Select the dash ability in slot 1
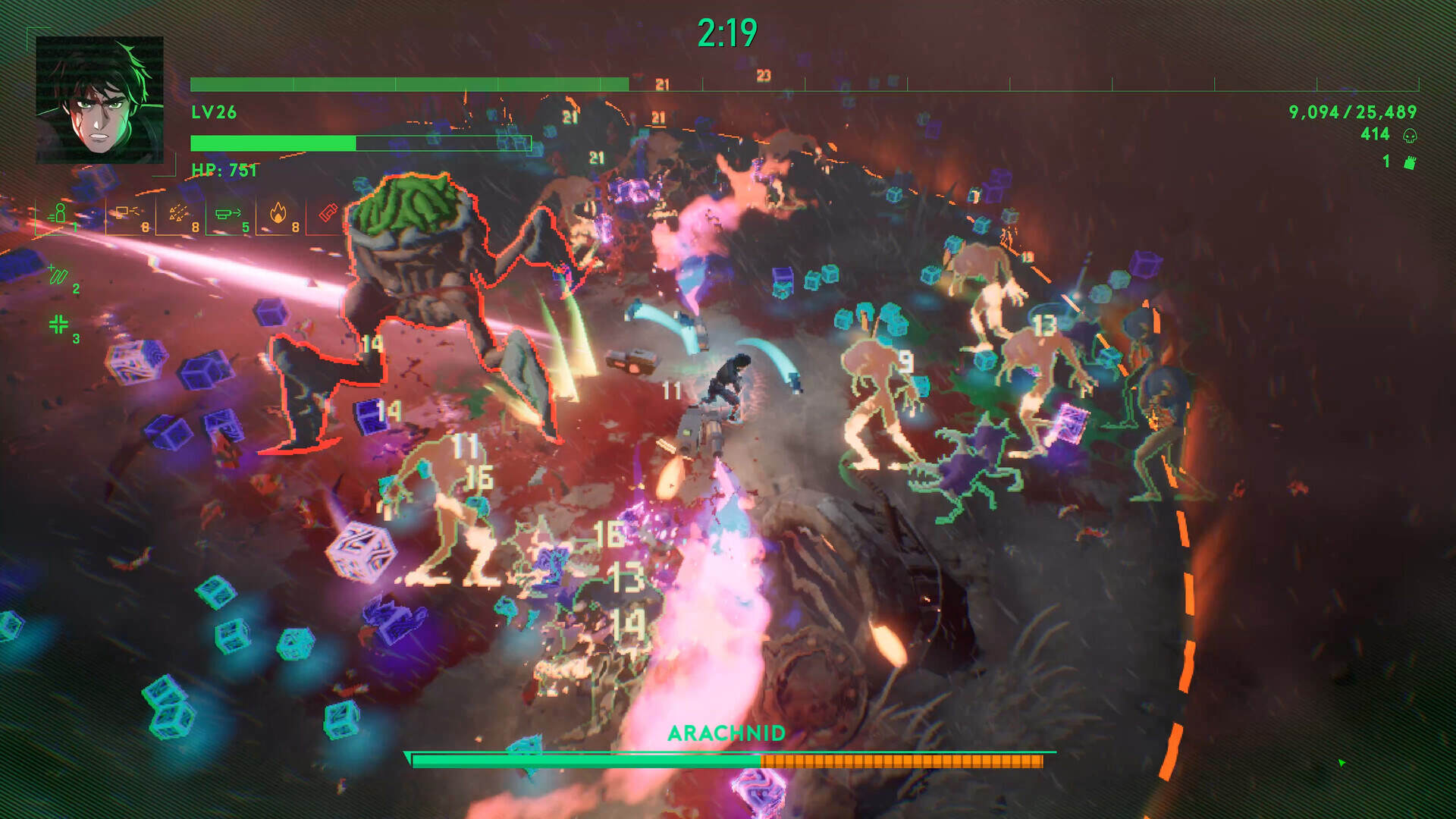1456x819 pixels. 61,215
